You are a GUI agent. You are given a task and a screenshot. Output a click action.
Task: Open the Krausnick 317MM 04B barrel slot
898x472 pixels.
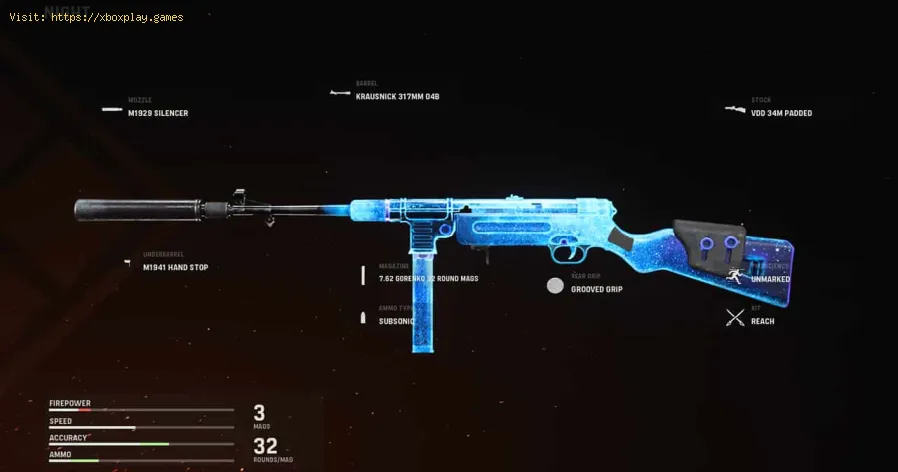[397, 97]
